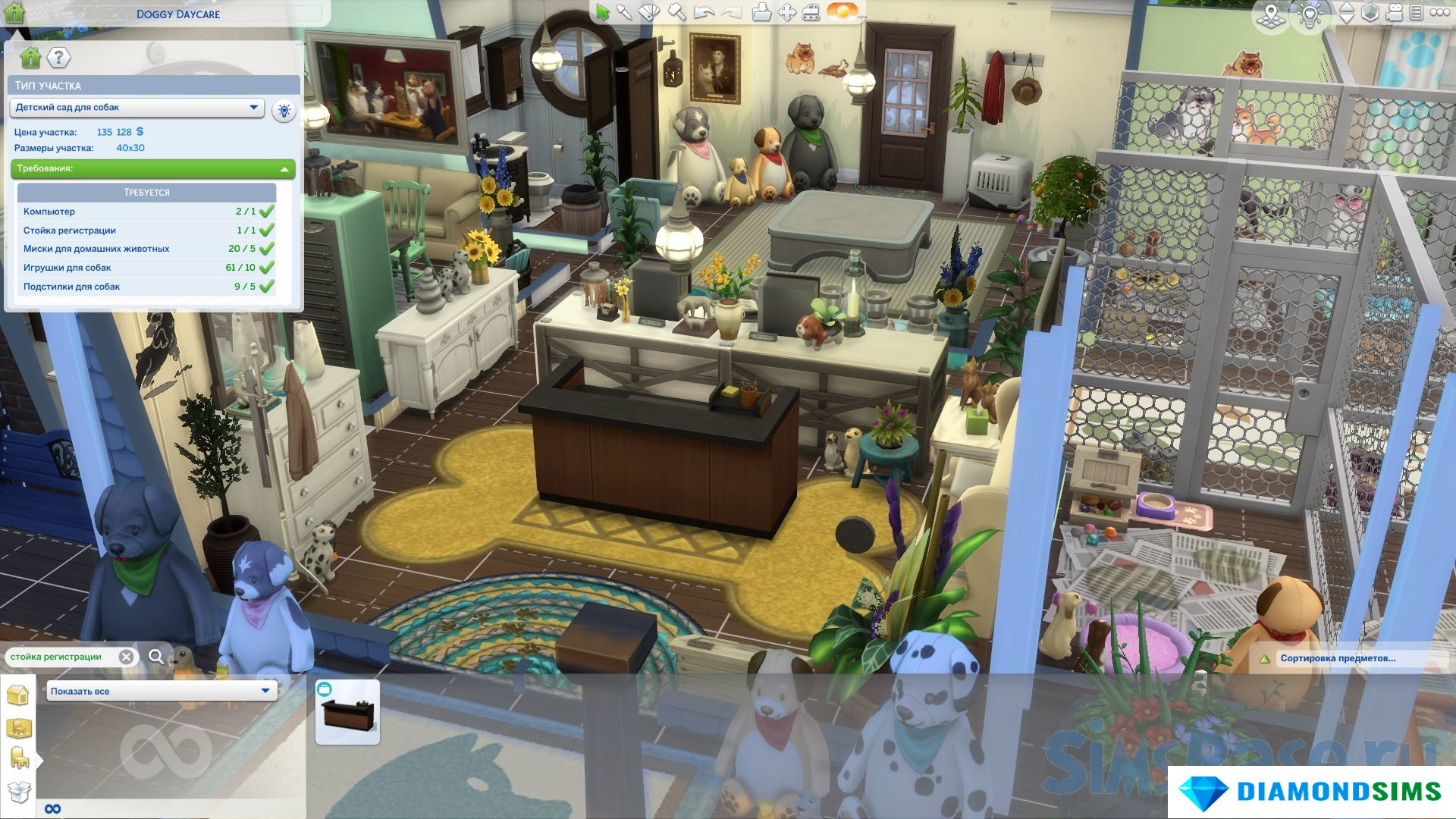Clear the search text with the X button
1456x819 pixels.
click(x=127, y=657)
